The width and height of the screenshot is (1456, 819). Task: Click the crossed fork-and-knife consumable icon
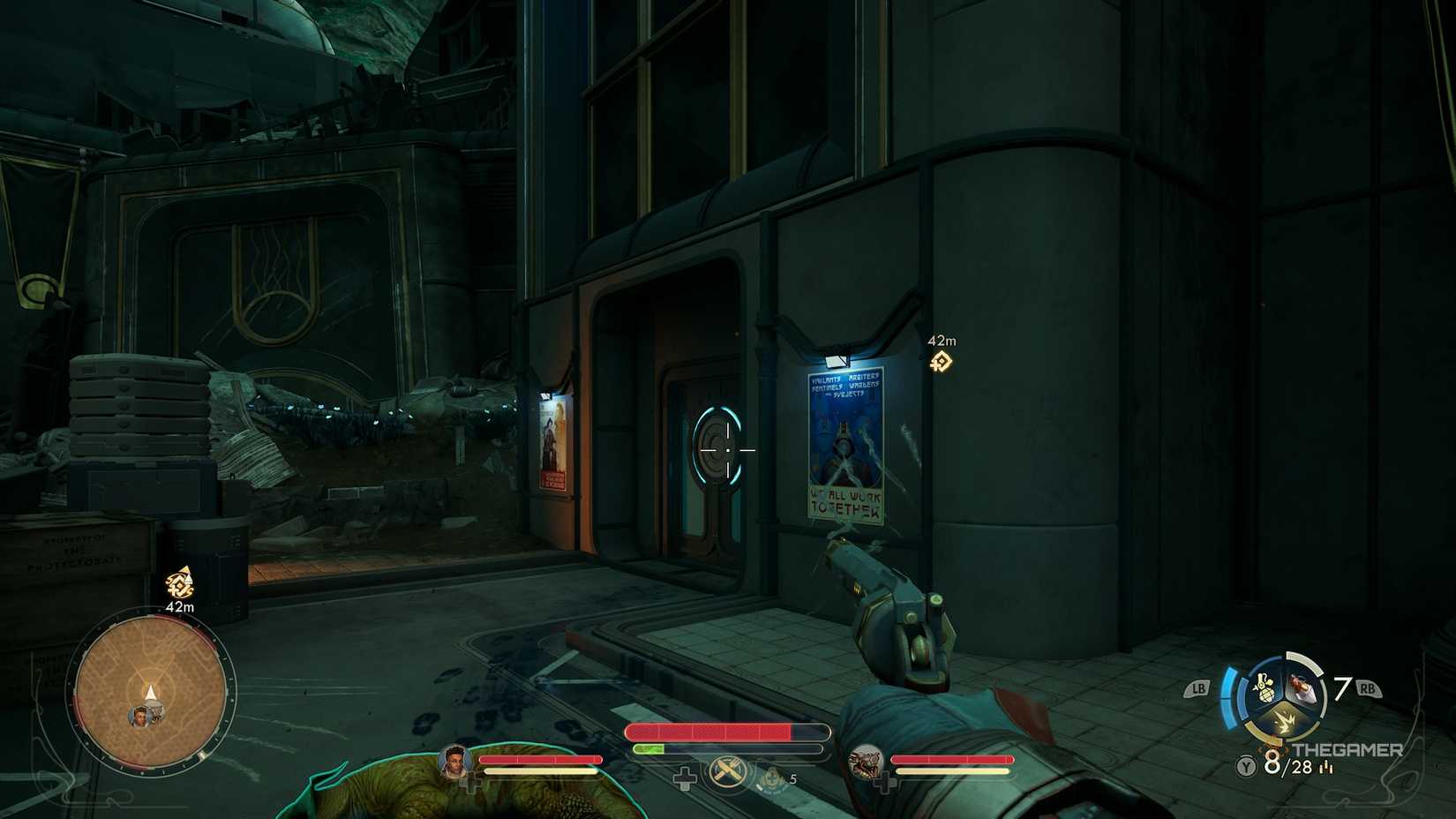coord(726,770)
